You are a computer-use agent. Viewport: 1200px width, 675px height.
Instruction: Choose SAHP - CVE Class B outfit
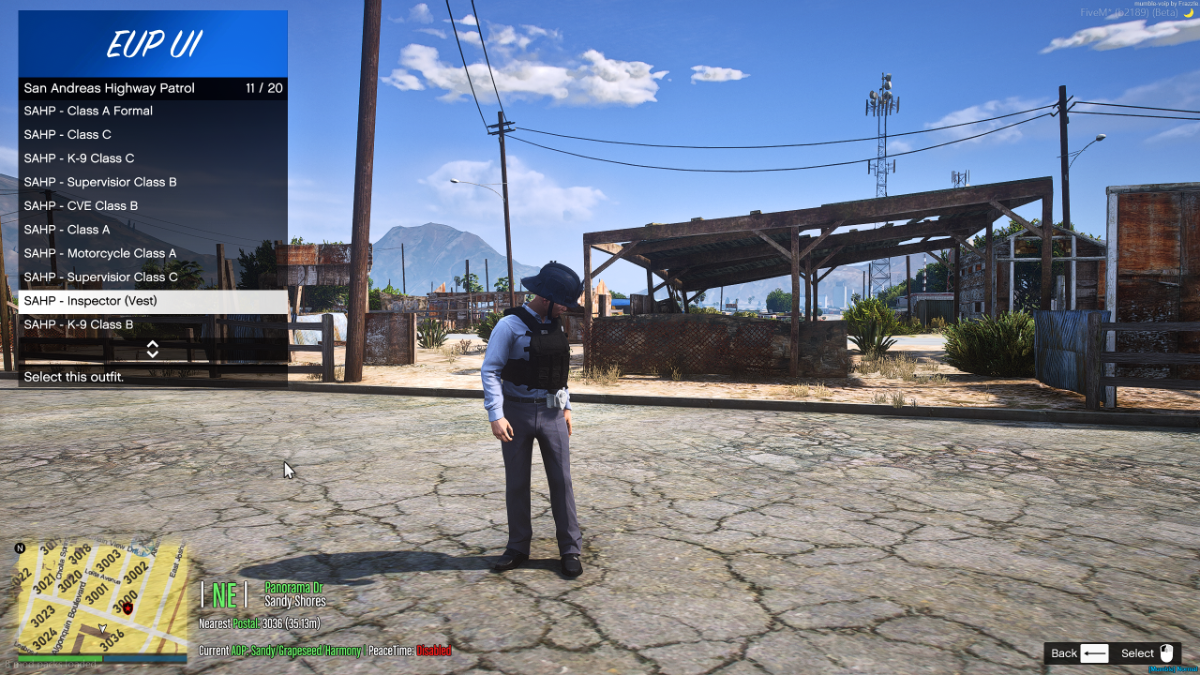click(152, 206)
